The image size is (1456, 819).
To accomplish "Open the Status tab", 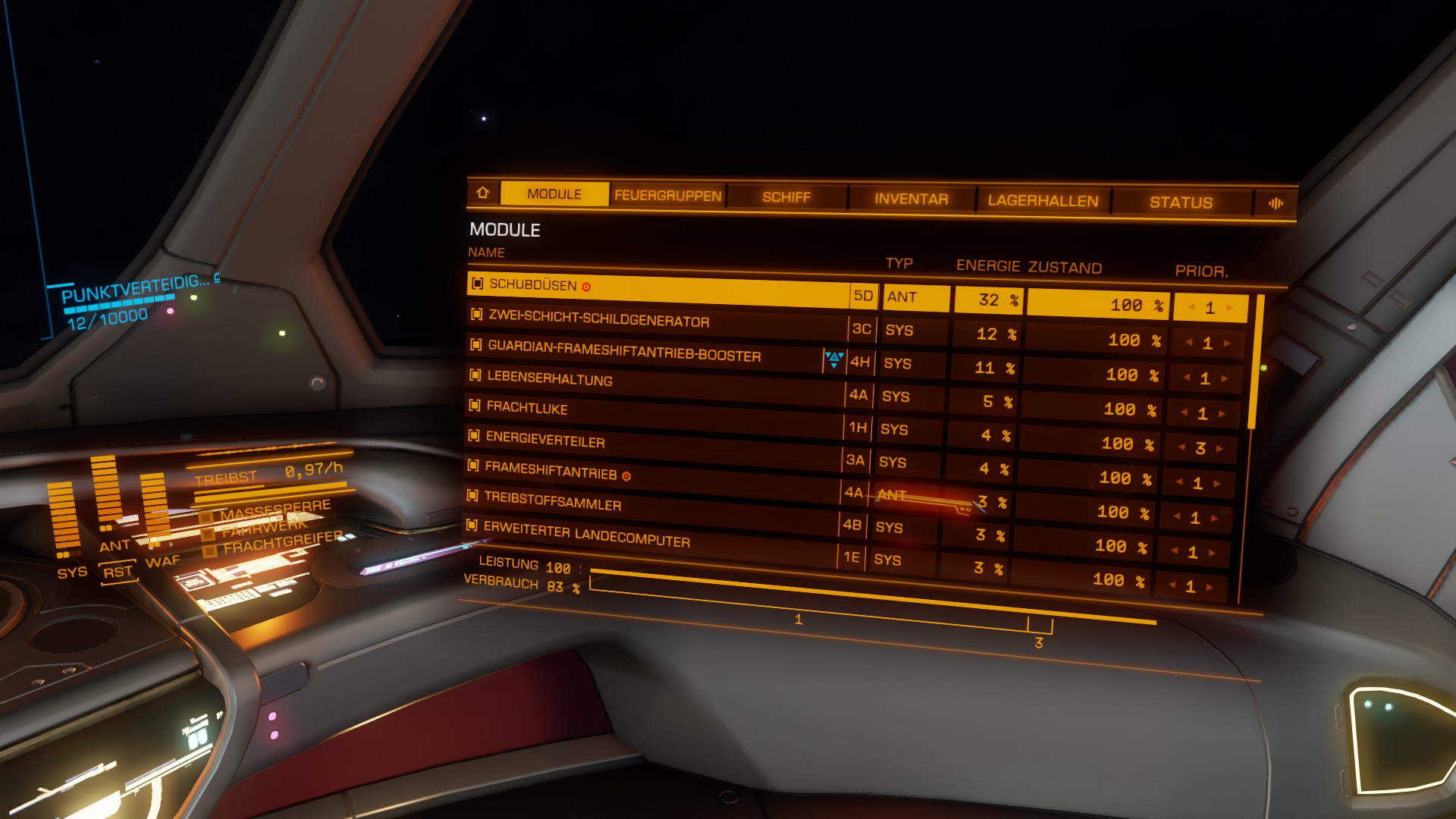I will click(x=1181, y=202).
